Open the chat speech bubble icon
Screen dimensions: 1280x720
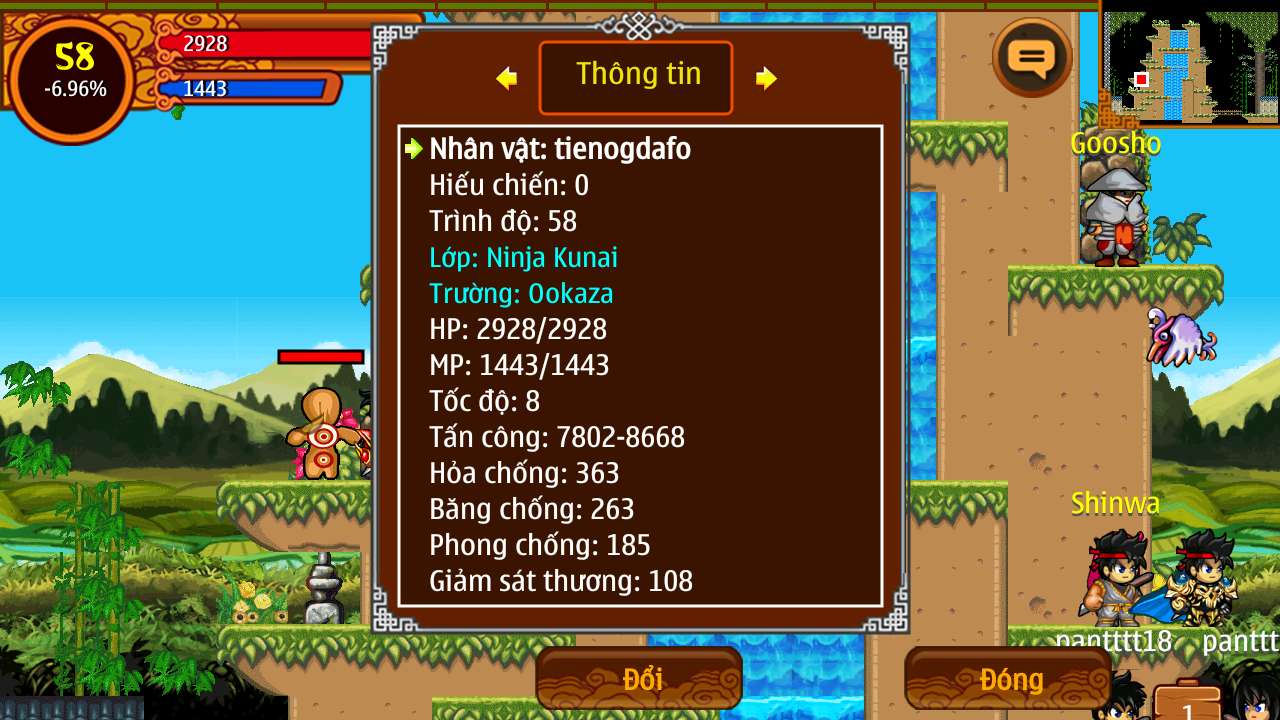[x=1032, y=58]
